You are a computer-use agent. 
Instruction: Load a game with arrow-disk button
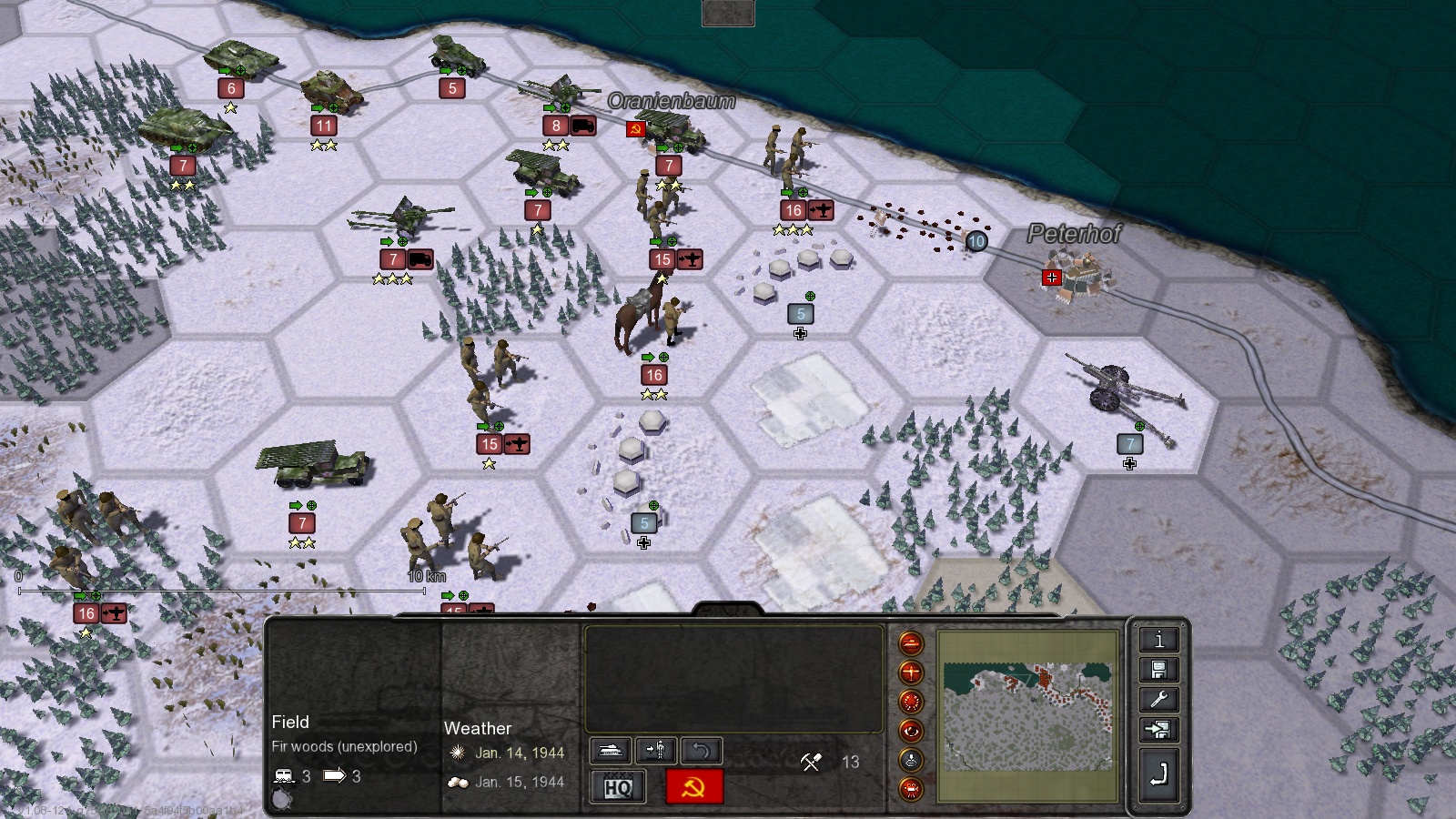(x=1158, y=730)
